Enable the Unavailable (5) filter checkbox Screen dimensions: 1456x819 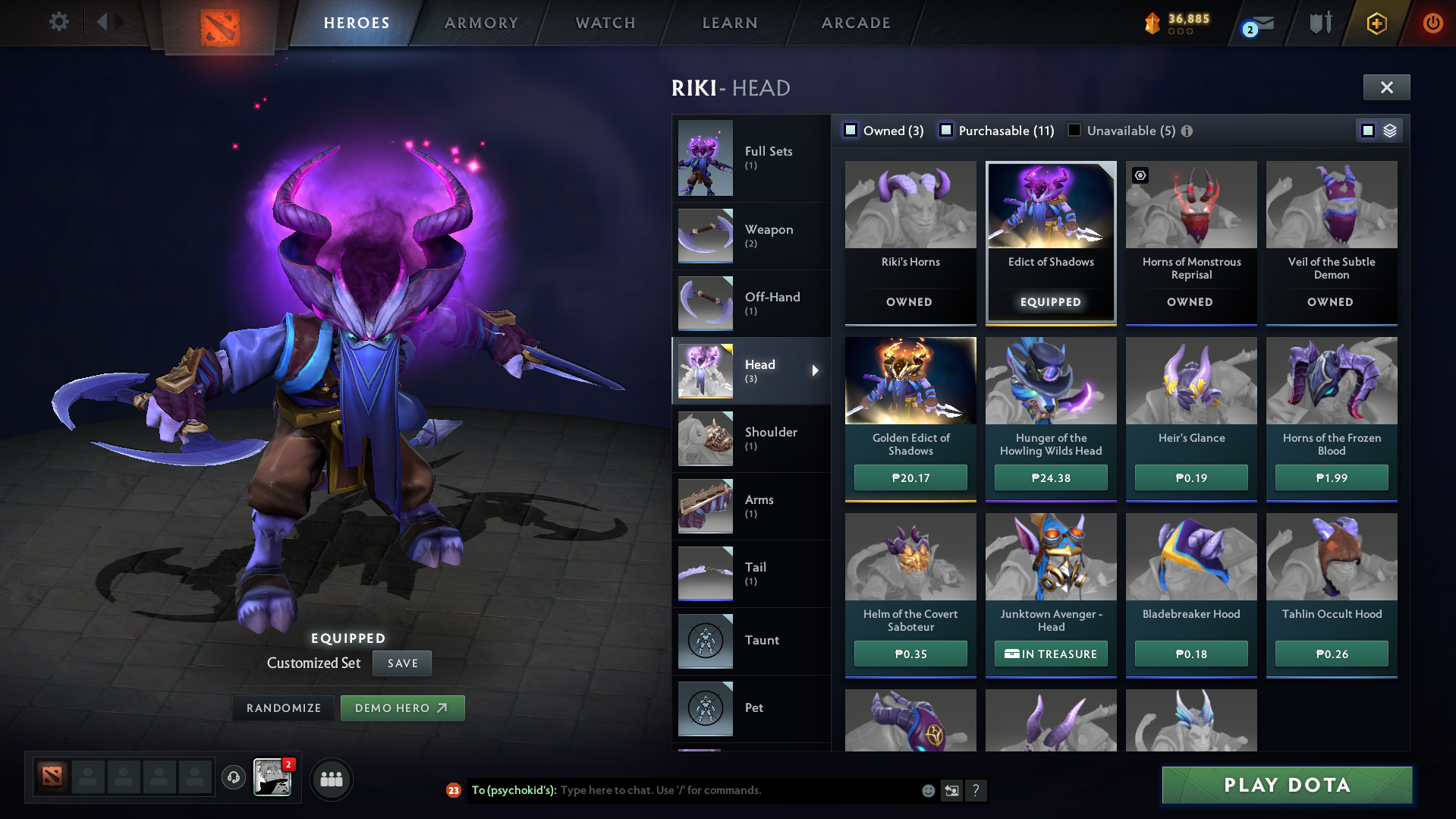pos(1074,130)
